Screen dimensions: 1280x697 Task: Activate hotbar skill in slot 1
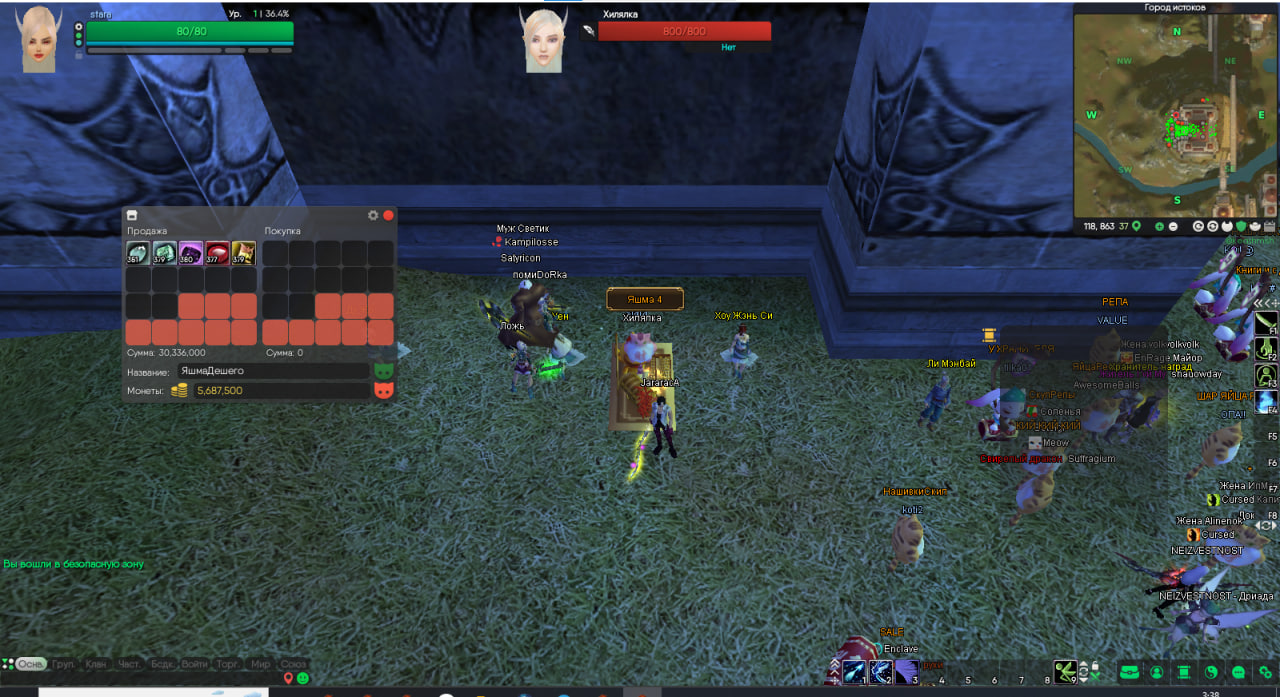(x=853, y=670)
